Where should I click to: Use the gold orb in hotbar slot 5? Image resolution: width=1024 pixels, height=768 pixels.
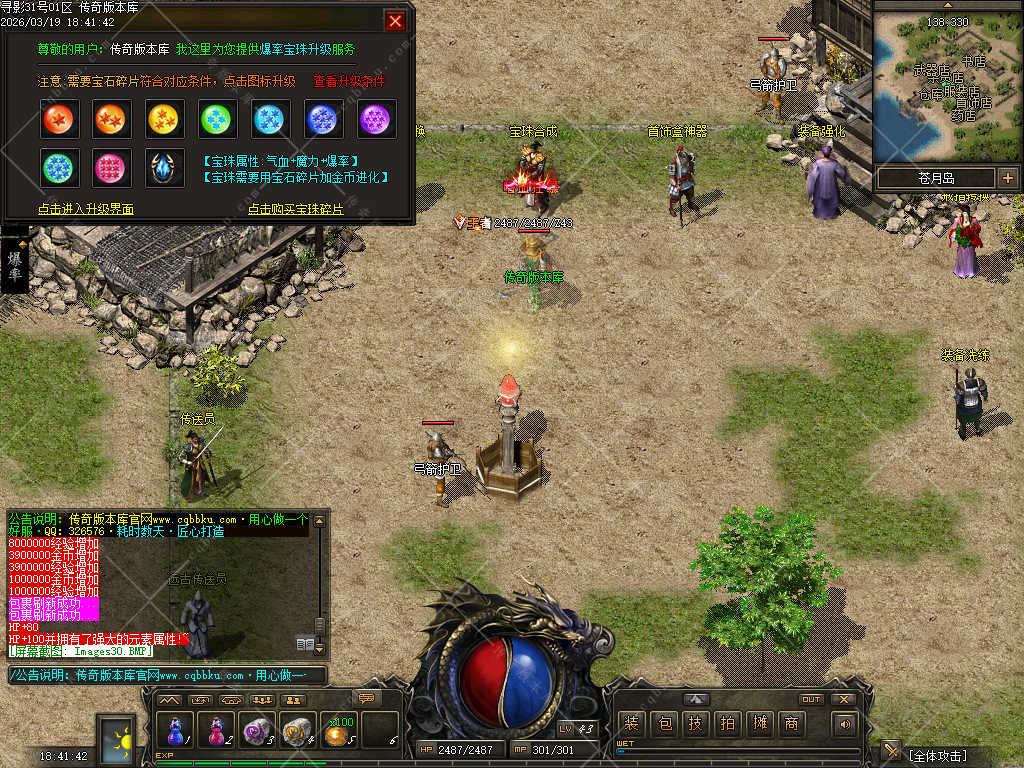click(338, 731)
